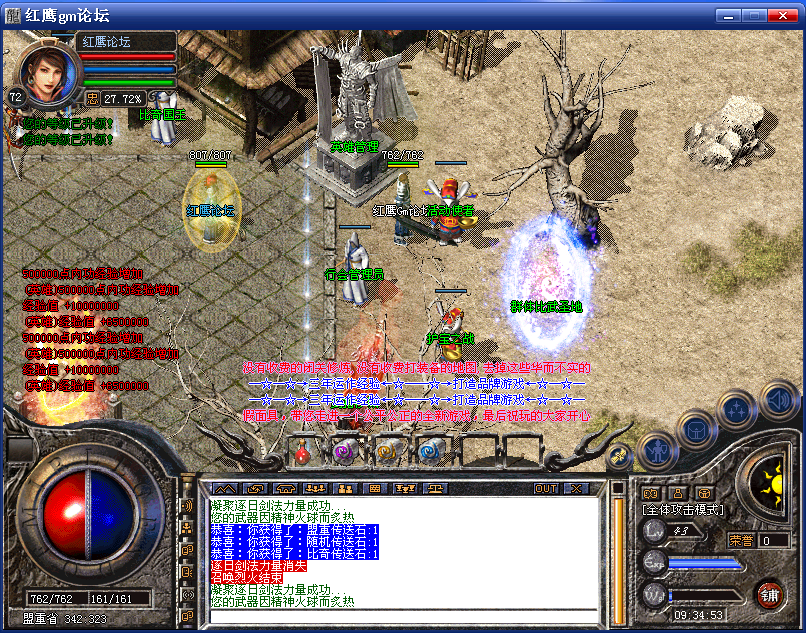Click the OUT button above the chat

coord(545,488)
